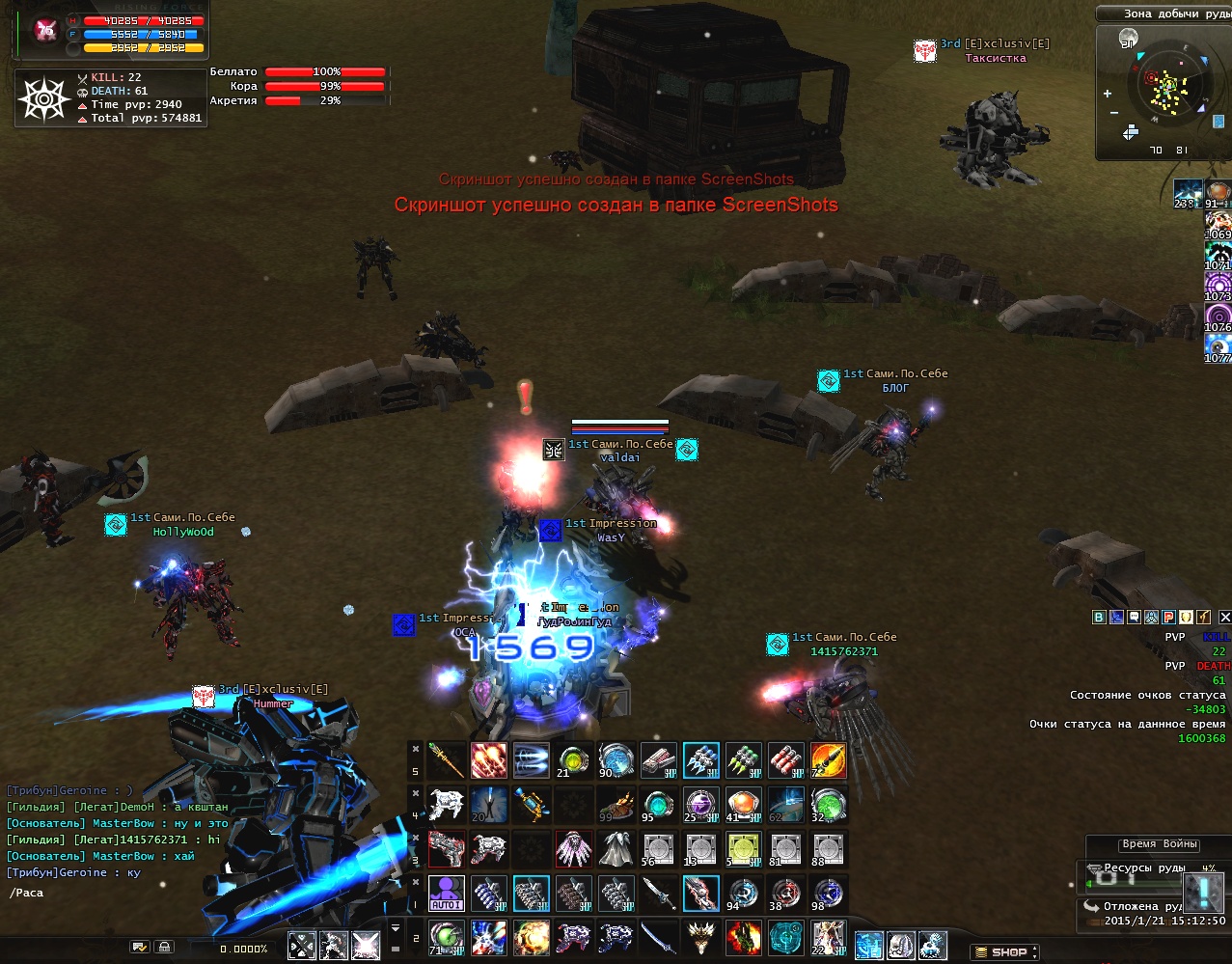Click the Время Войны war time header
The height and width of the screenshot is (964, 1232).
(x=1160, y=843)
